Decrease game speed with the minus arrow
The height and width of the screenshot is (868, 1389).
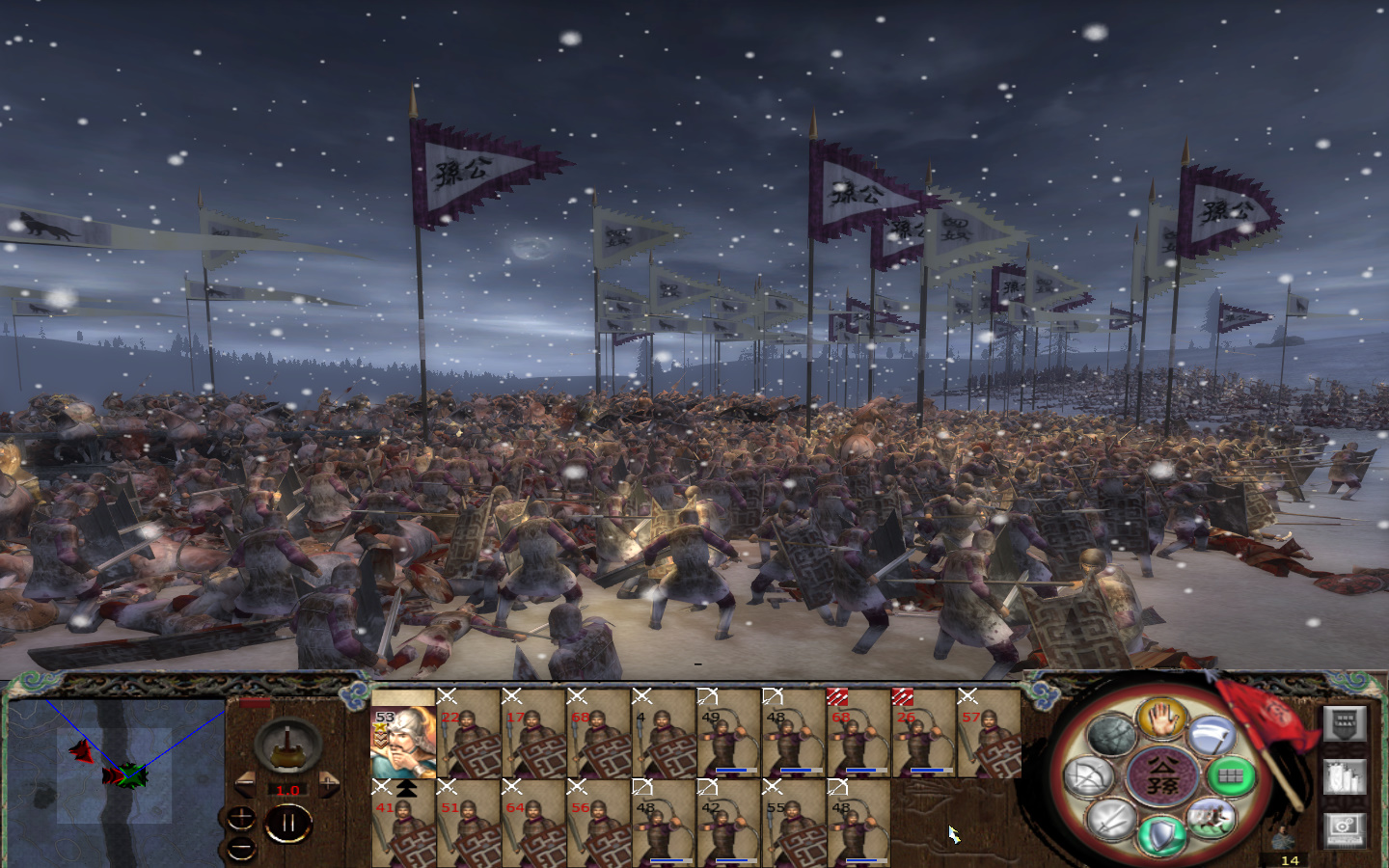[x=245, y=782]
